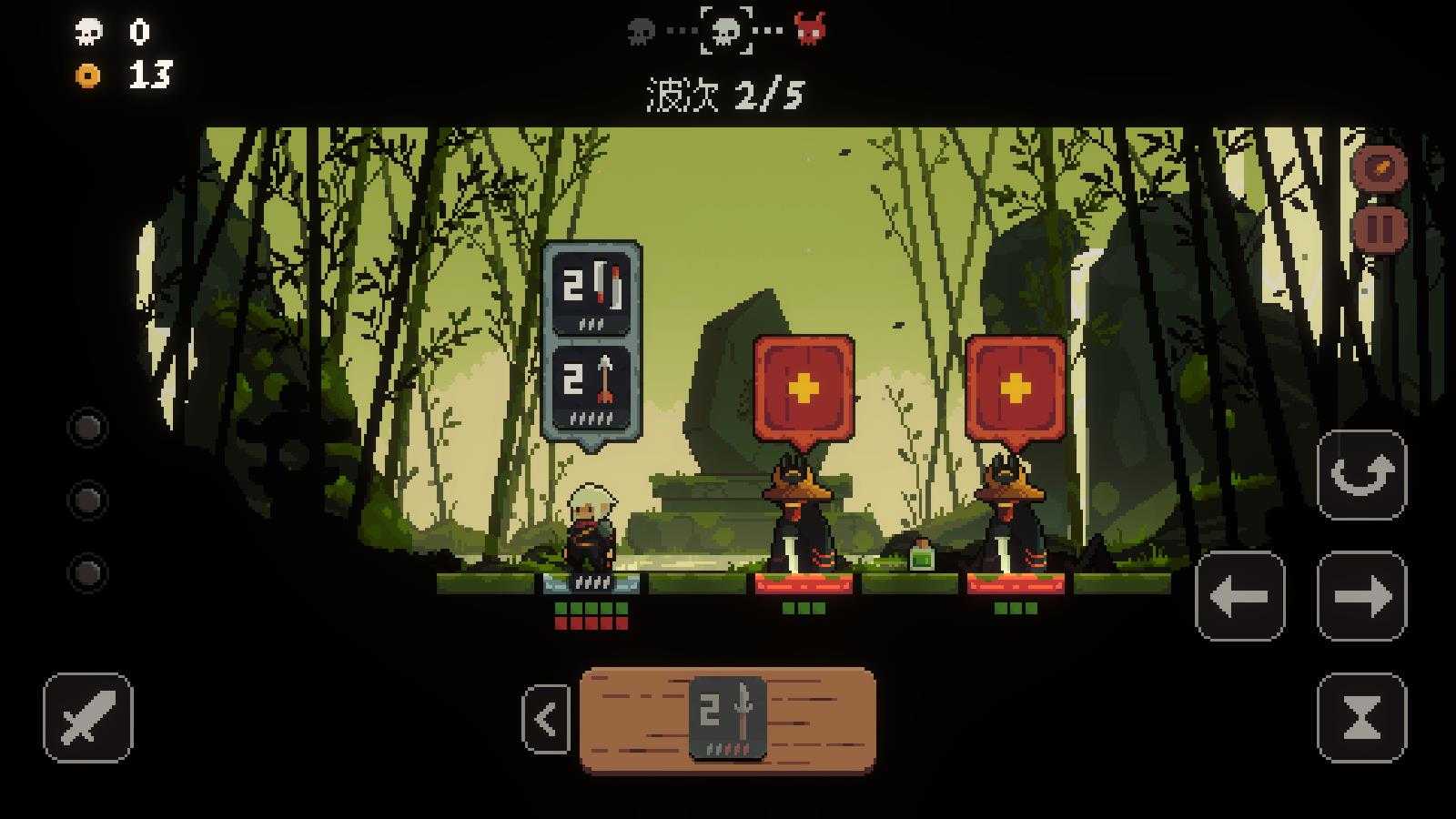Select the spear tile in the wooden tray
Viewport: 1456px width, 819px height.
727,719
